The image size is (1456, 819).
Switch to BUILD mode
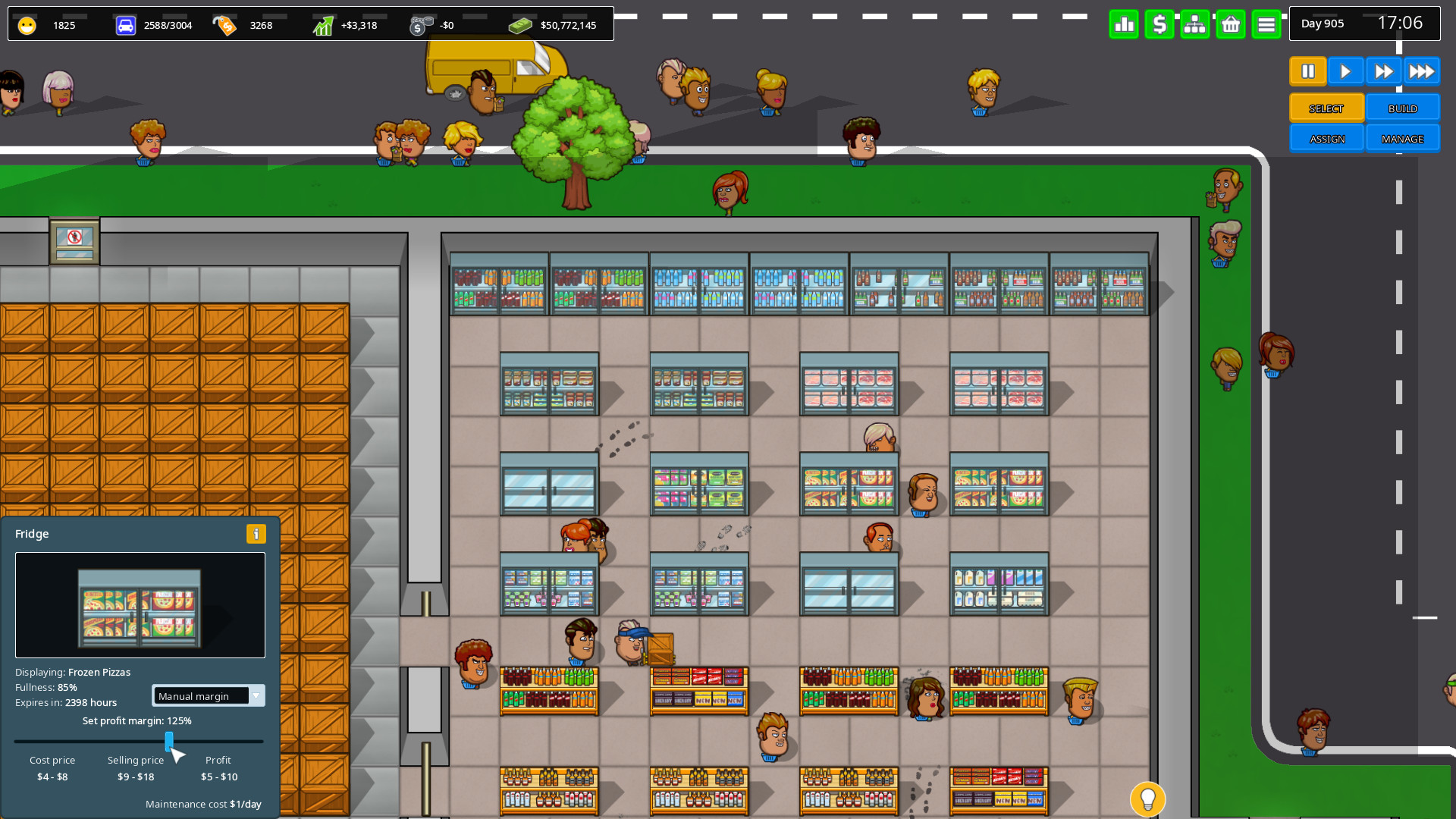click(1402, 108)
